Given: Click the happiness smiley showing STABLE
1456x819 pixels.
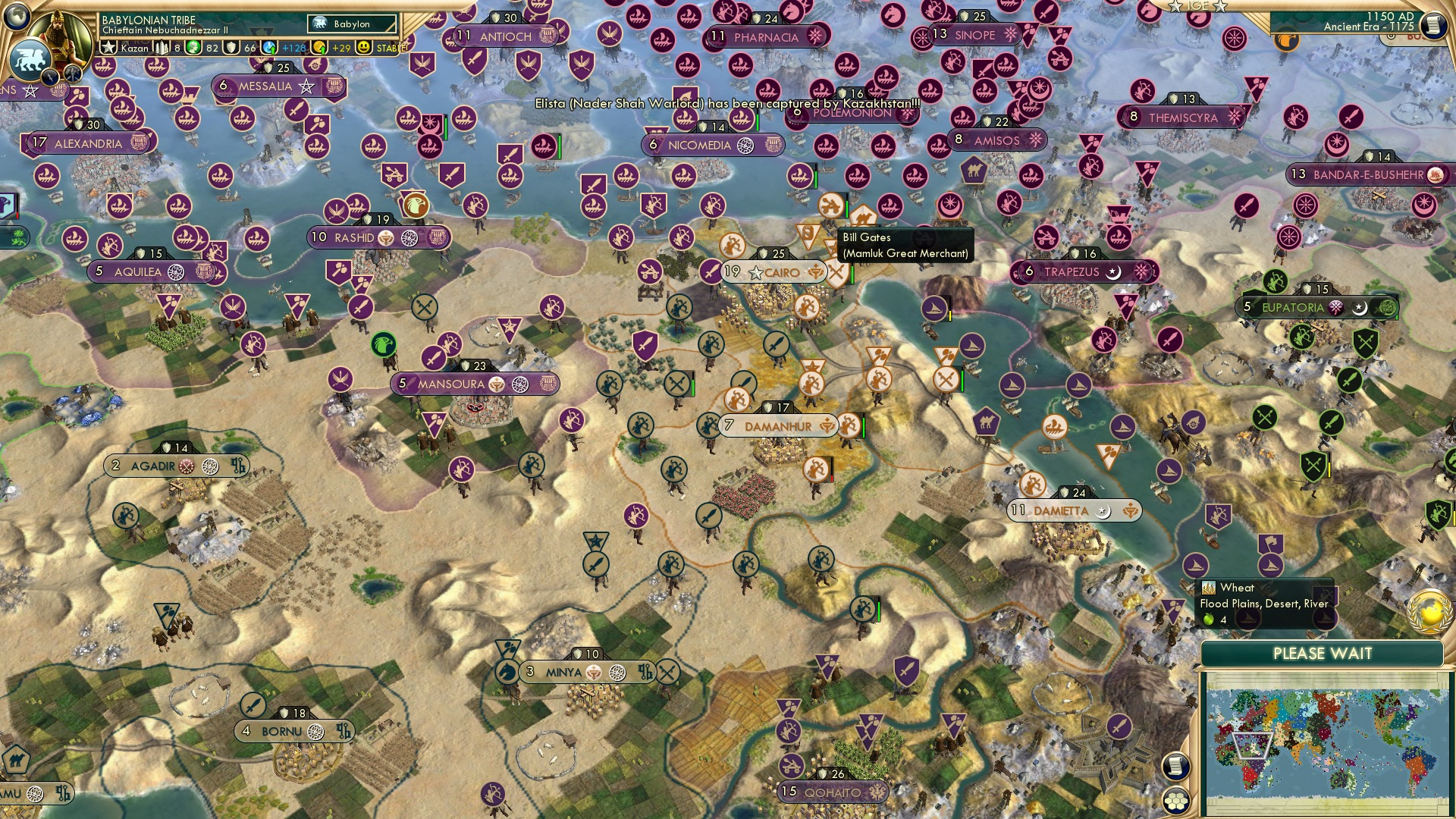Looking at the screenshot, I should (x=365, y=48).
